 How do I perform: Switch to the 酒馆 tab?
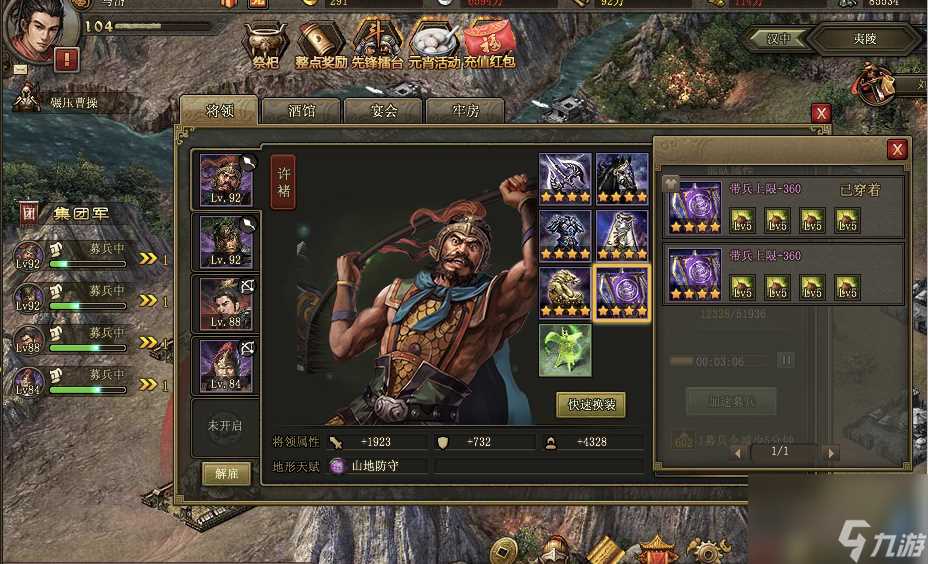coord(301,111)
